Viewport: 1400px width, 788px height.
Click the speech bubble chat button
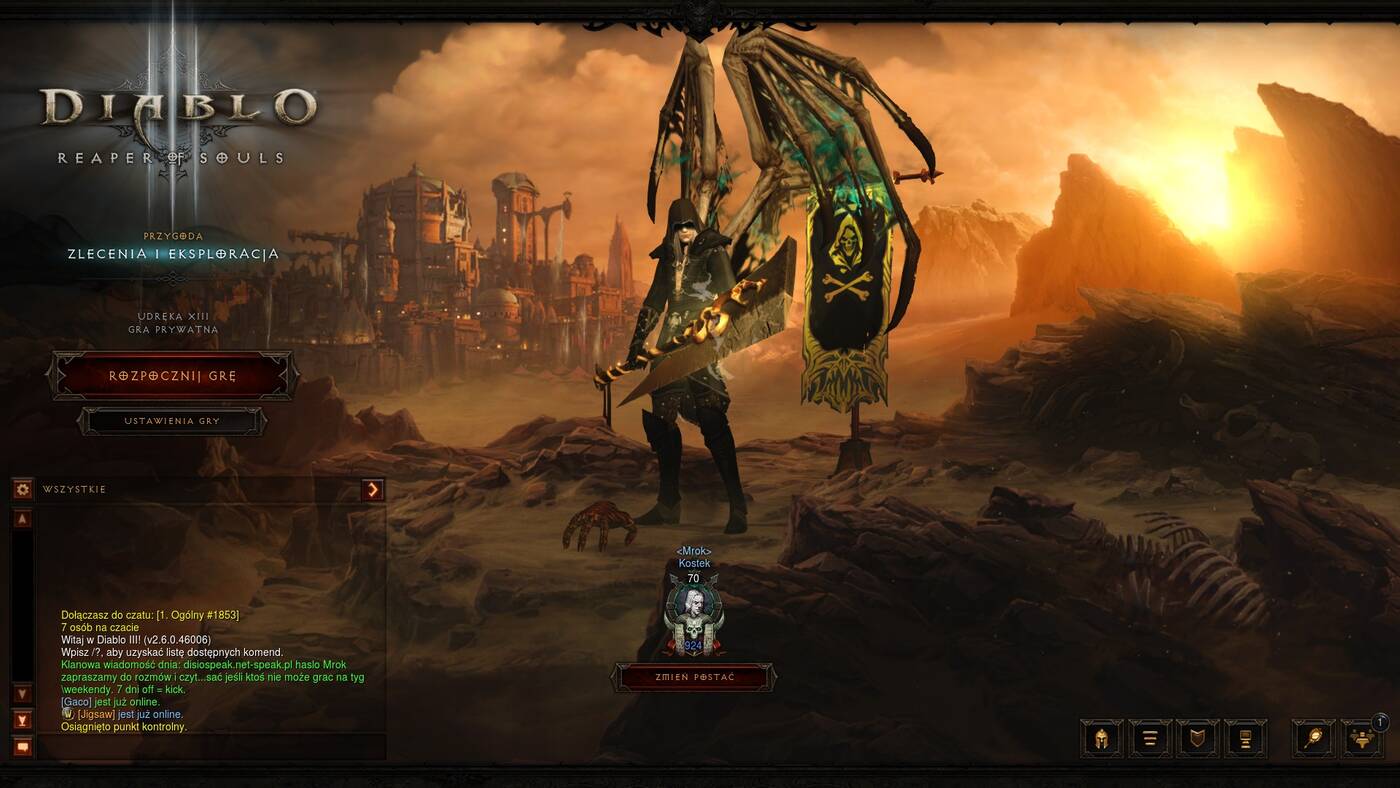pos(22,746)
